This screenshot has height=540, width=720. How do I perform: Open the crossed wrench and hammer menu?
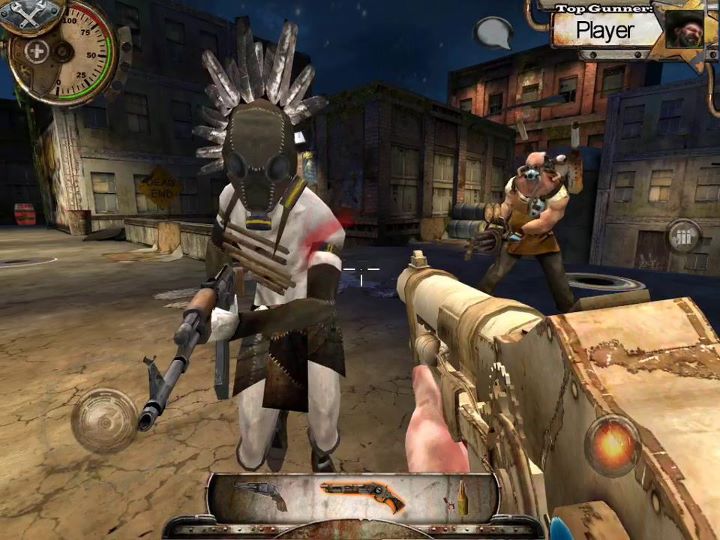[30, 12]
